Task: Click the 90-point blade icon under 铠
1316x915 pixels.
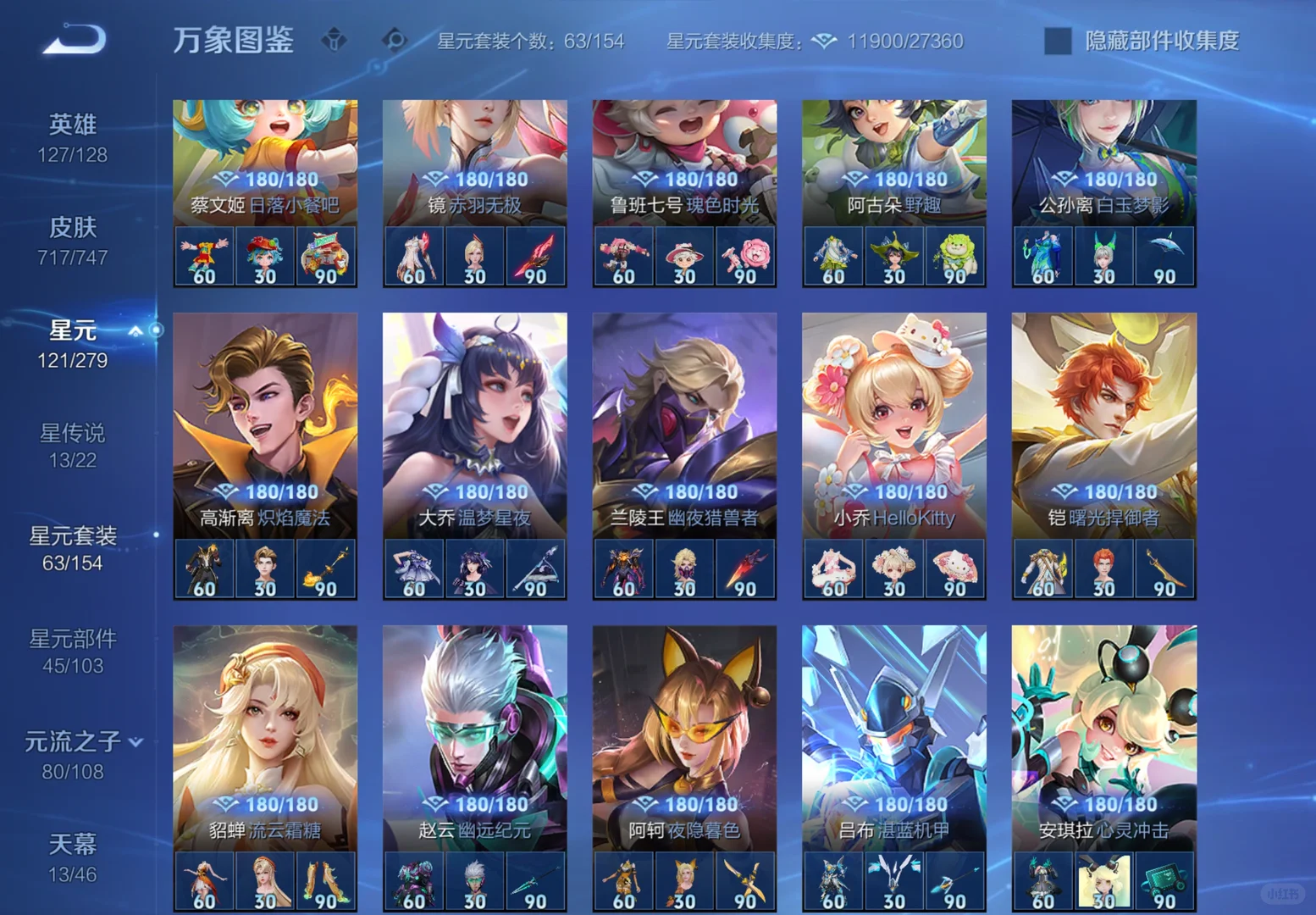Action: [x=1165, y=568]
